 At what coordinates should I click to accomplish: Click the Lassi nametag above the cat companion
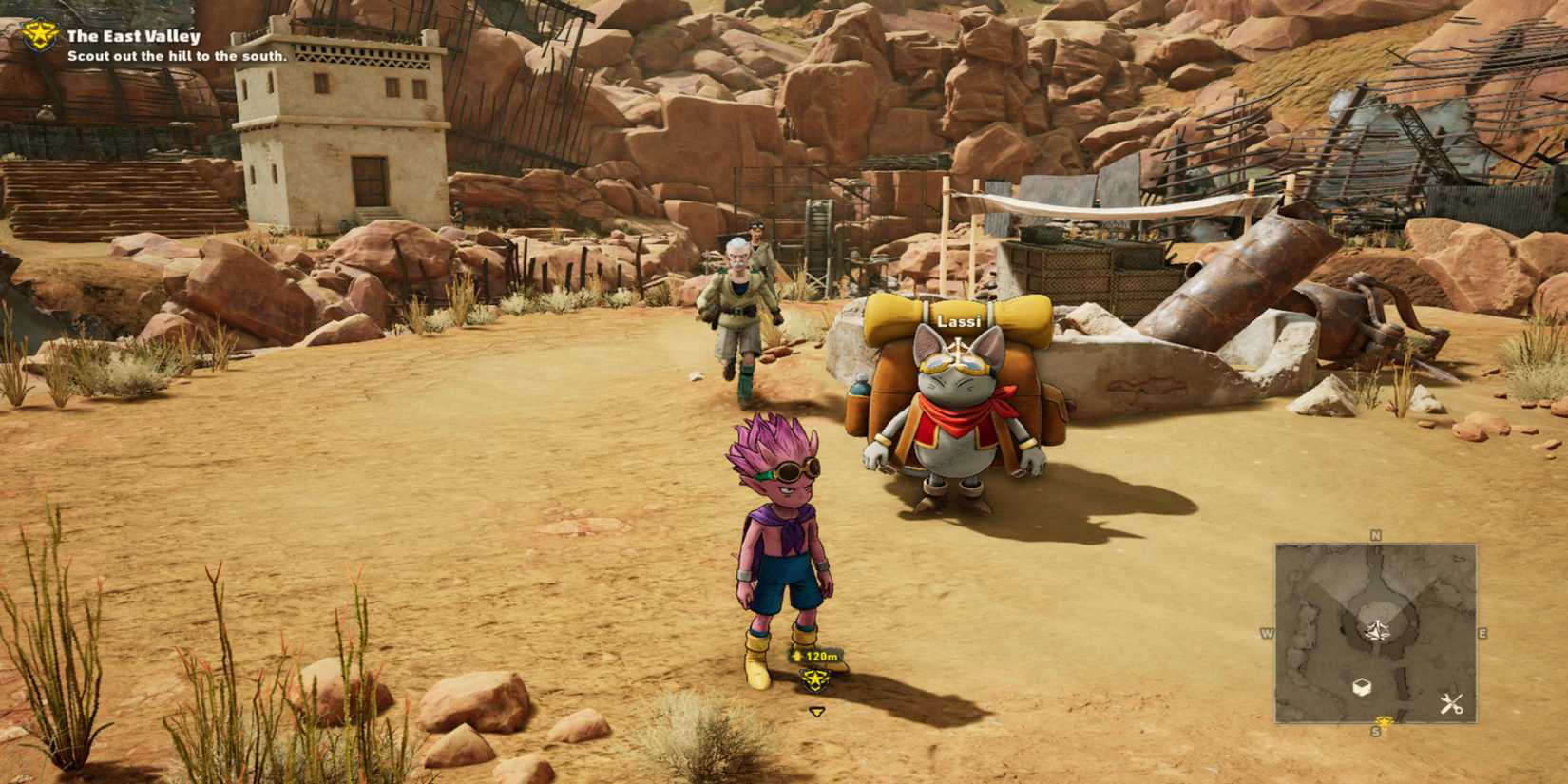(x=958, y=322)
